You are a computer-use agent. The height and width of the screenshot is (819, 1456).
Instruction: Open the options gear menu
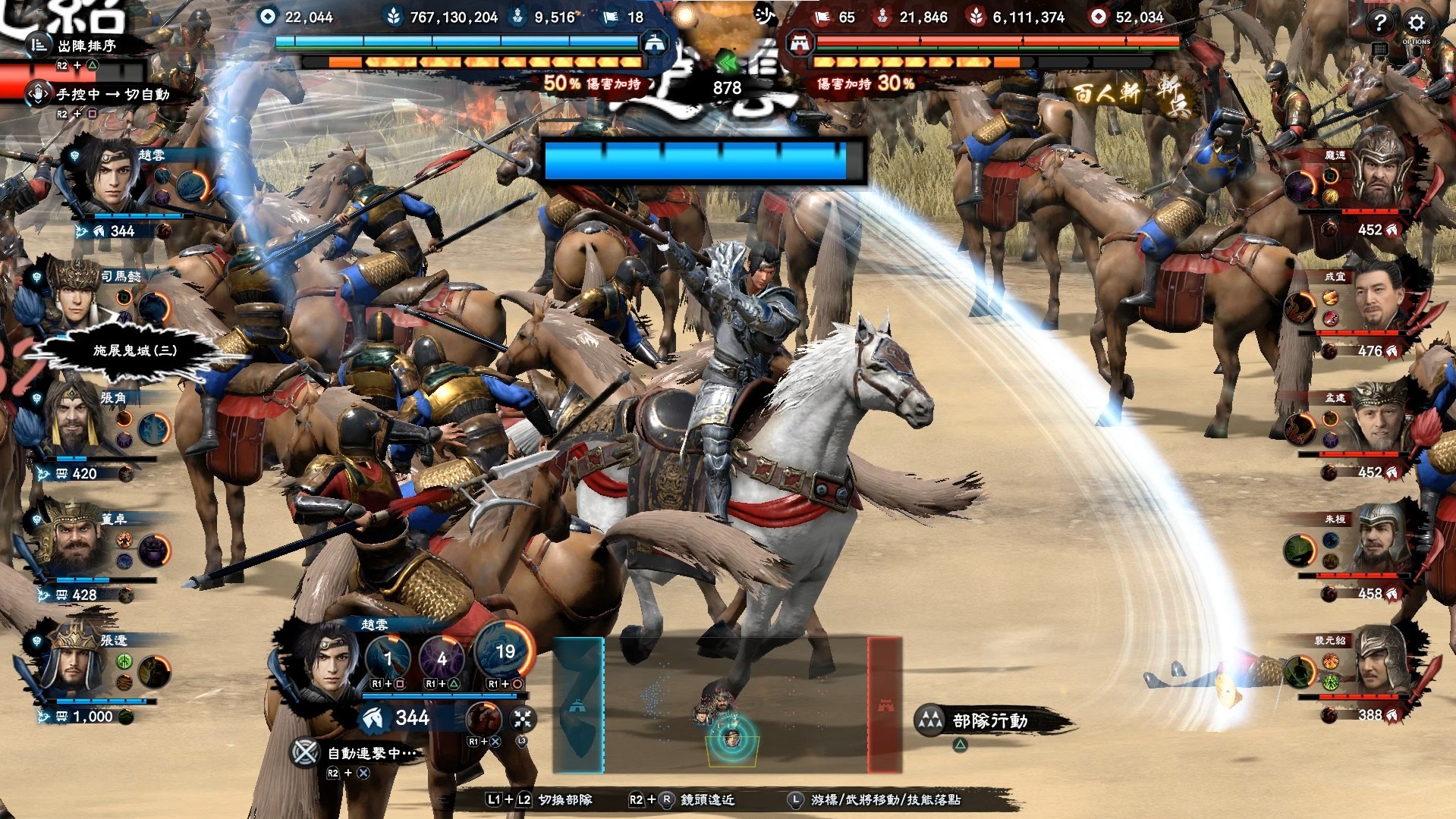point(1416,23)
